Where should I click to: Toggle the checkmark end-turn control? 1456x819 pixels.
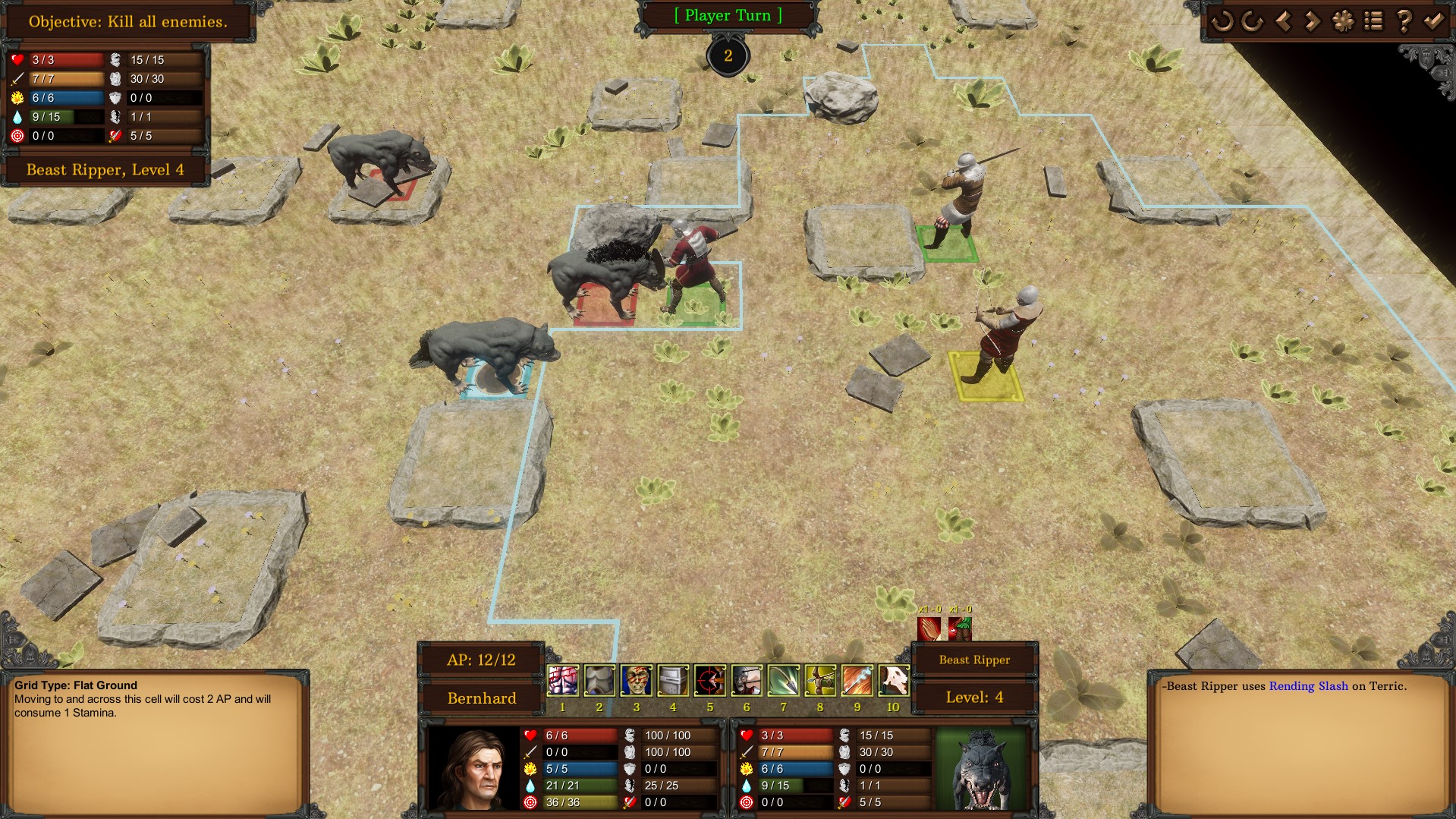[x=1435, y=22]
